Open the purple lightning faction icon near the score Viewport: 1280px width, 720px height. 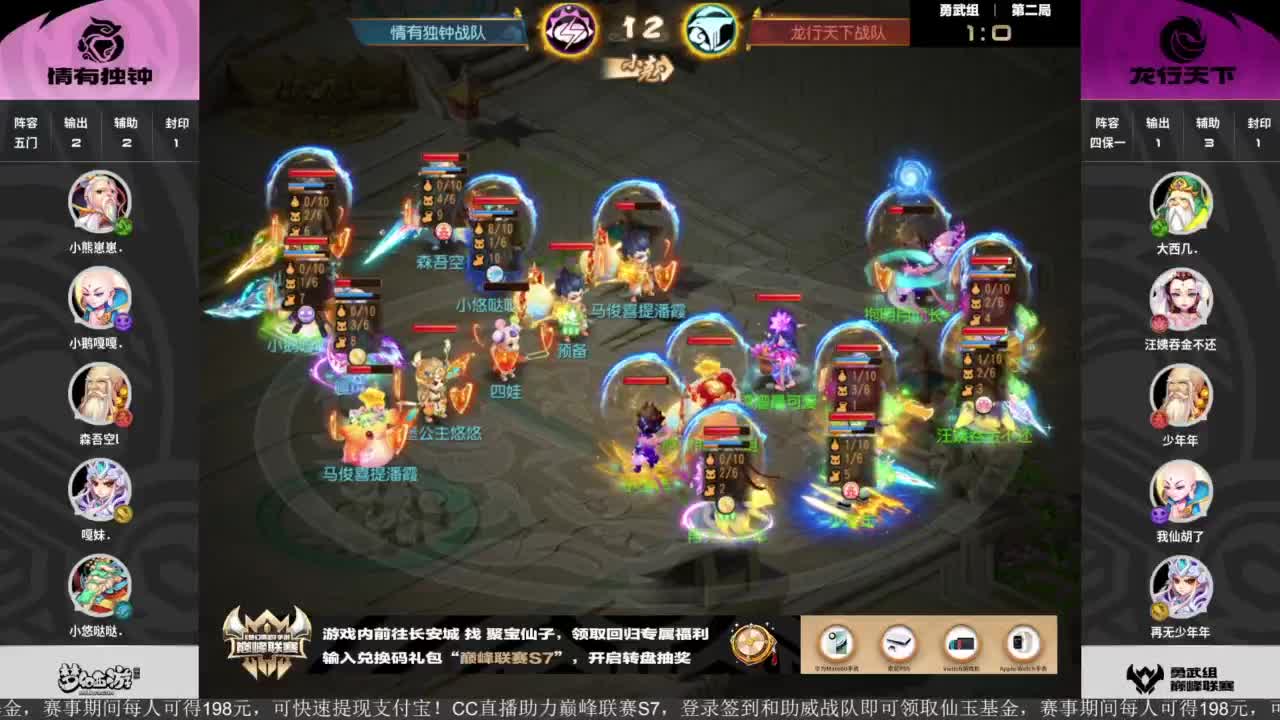tap(570, 30)
